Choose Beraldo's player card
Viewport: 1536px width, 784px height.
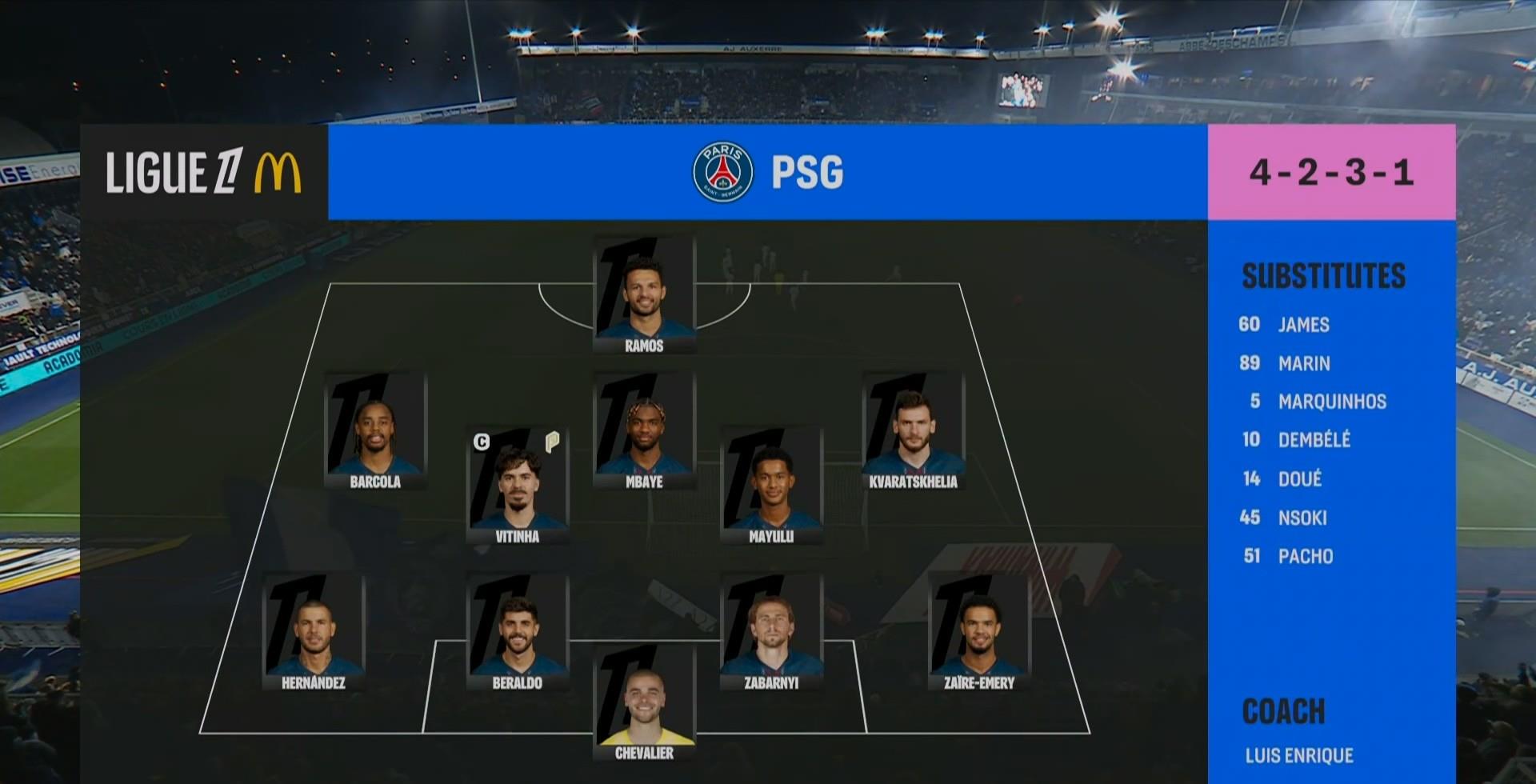click(x=518, y=632)
